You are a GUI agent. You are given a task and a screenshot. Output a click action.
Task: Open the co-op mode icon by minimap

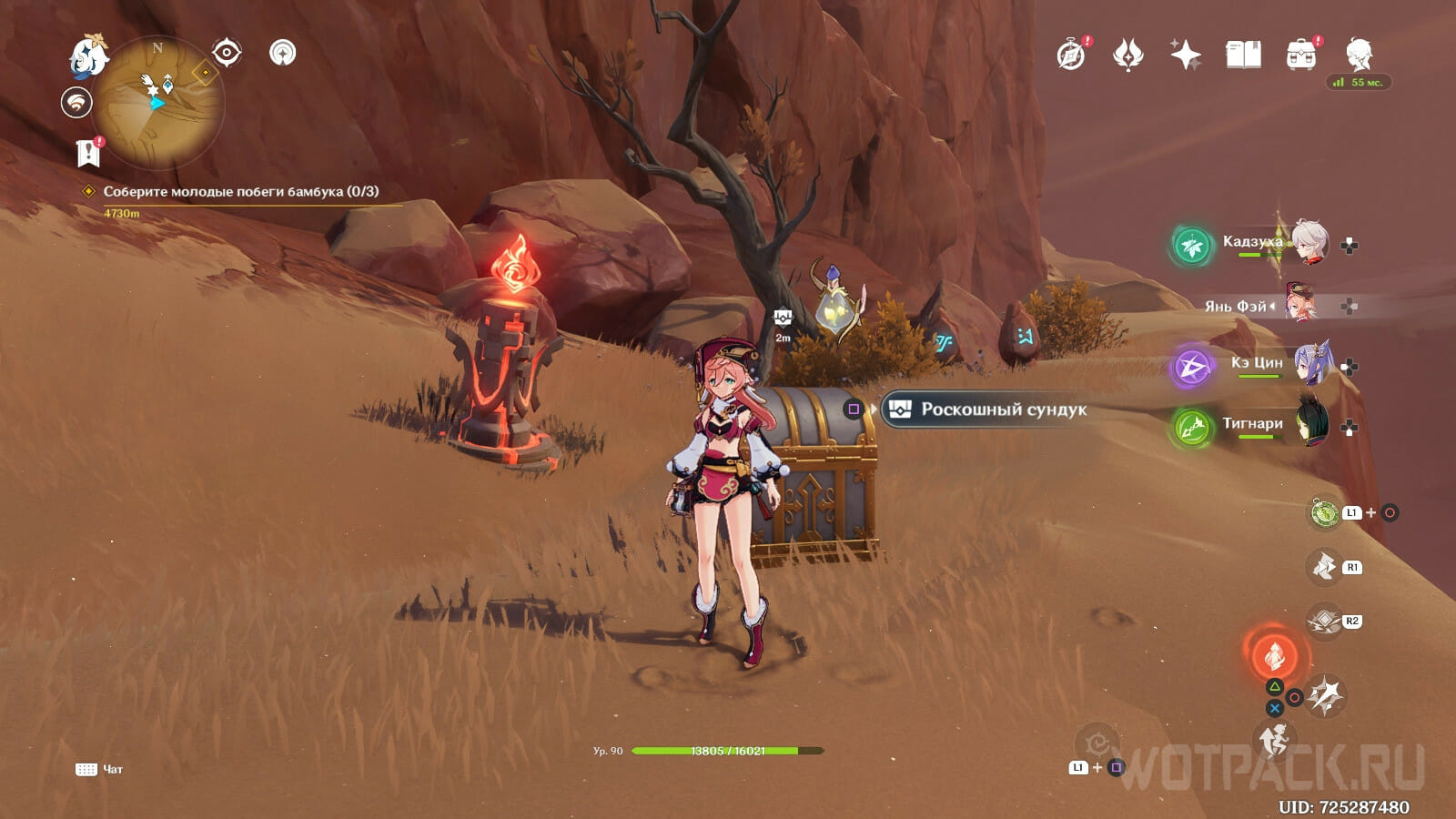pos(76,102)
